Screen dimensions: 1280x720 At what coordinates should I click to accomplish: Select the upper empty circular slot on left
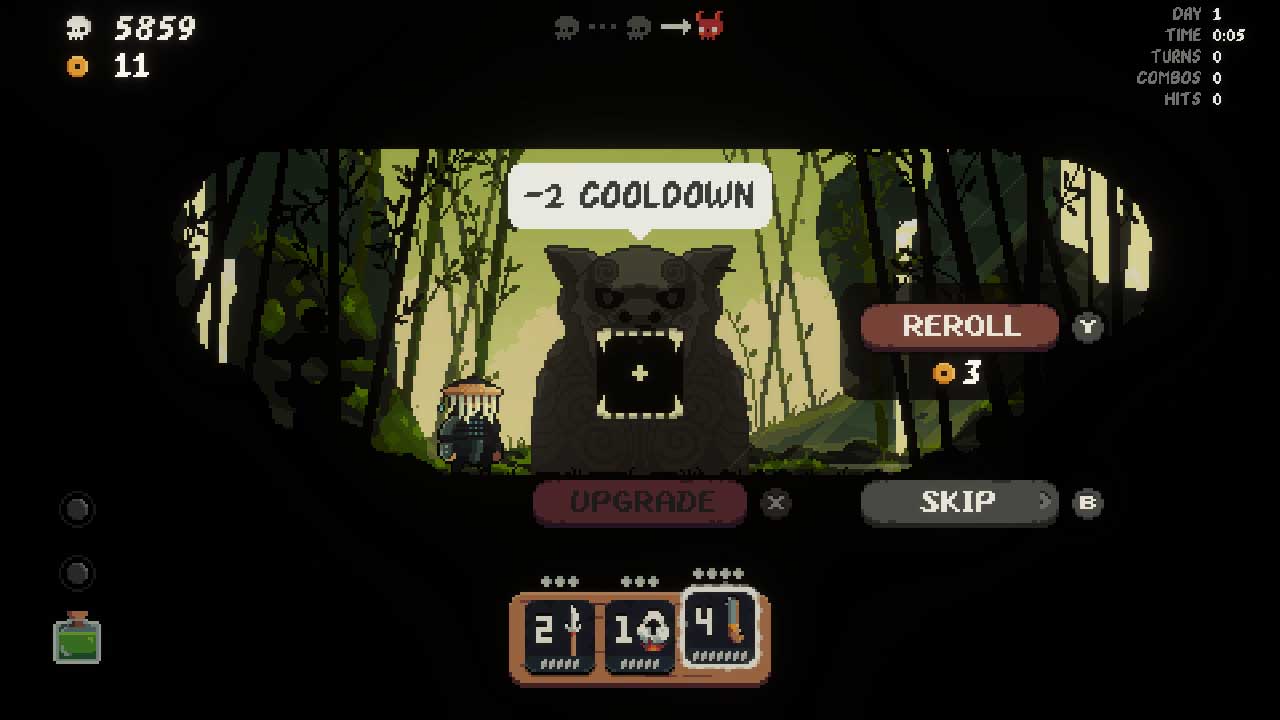(x=77, y=509)
